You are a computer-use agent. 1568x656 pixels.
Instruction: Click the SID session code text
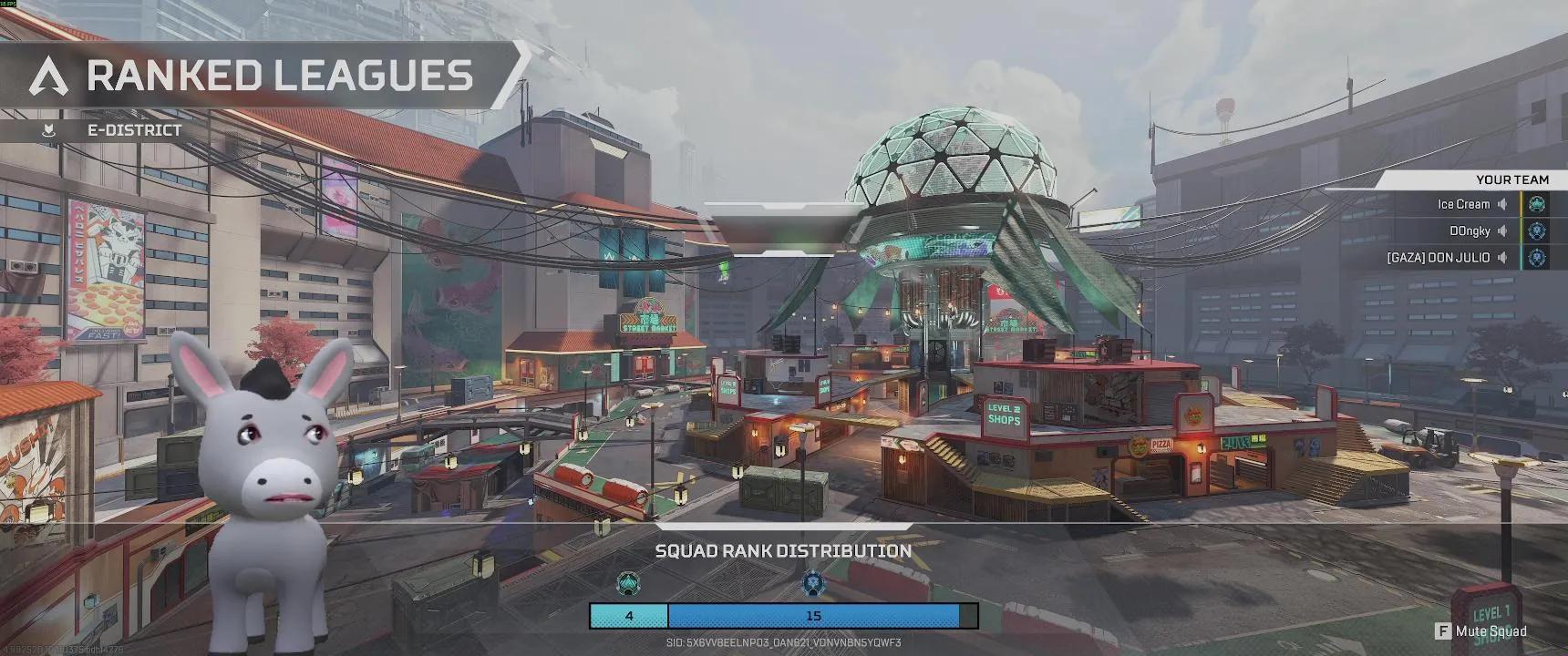(783, 641)
